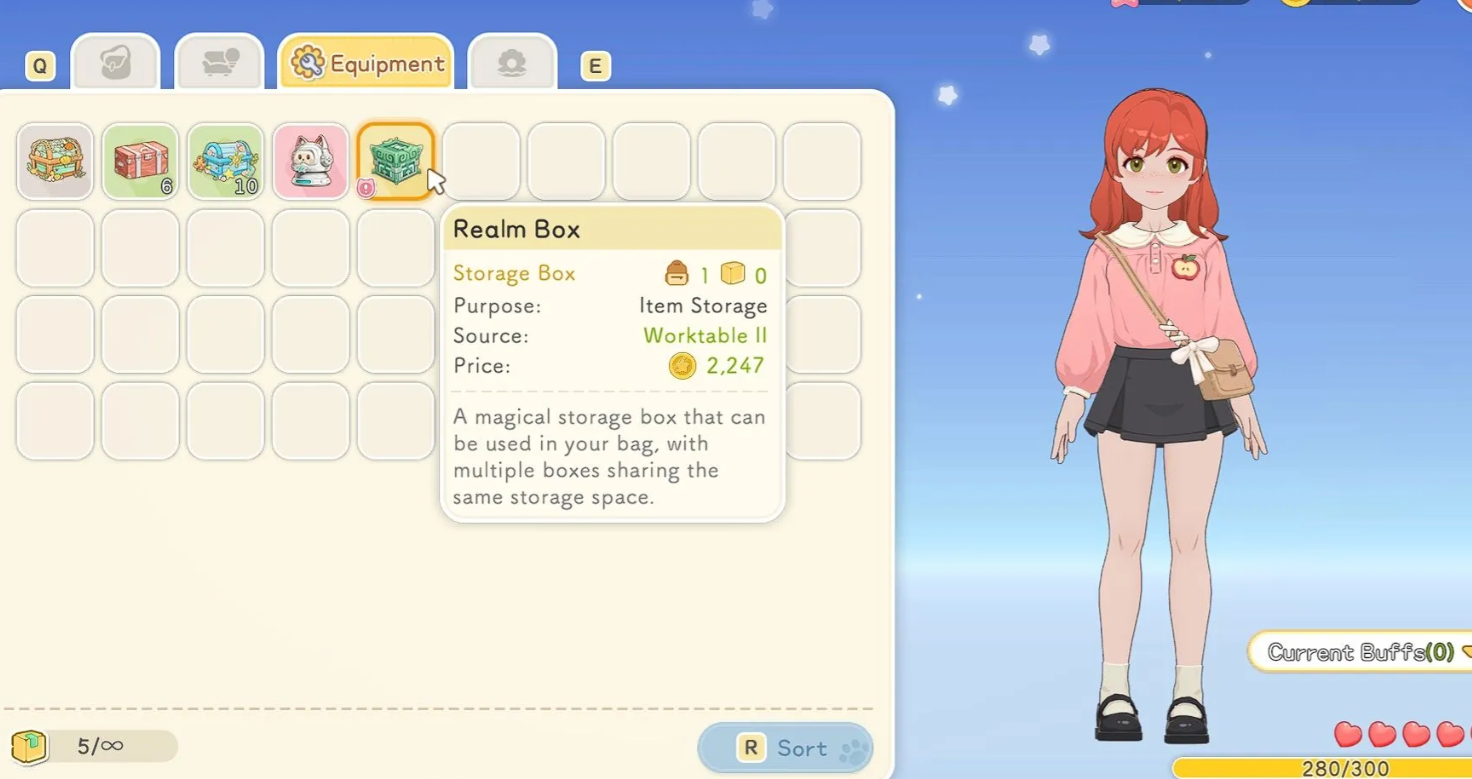Open the furniture tab with sofa icon
The width and height of the screenshot is (1472, 779).
click(x=219, y=64)
